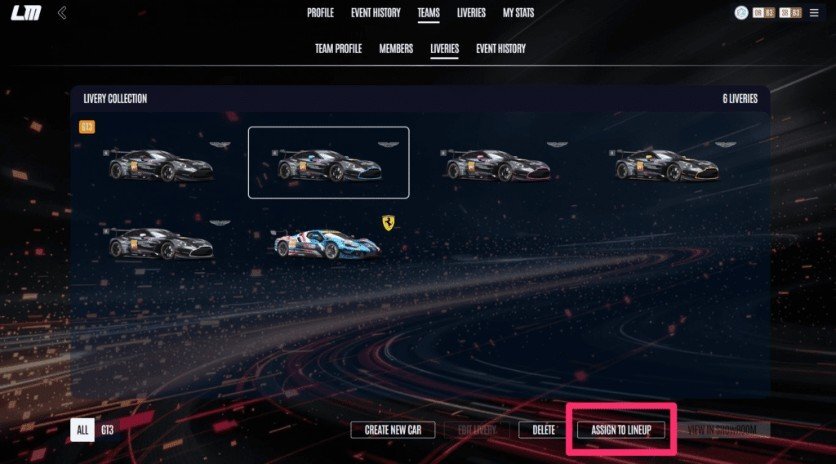The width and height of the screenshot is (836, 464).
Task: Go back using the arrow beside the logo
Action: pos(62,13)
